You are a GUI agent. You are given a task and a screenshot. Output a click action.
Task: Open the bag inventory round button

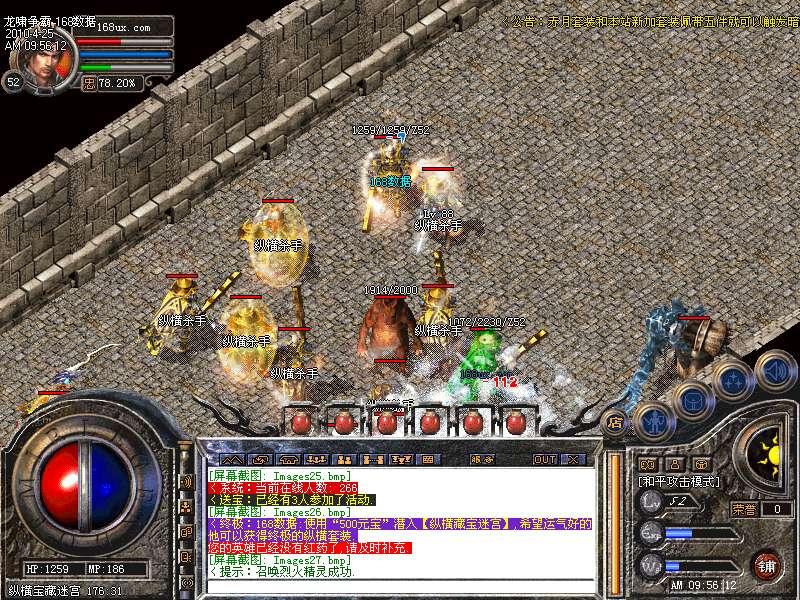[x=692, y=400]
